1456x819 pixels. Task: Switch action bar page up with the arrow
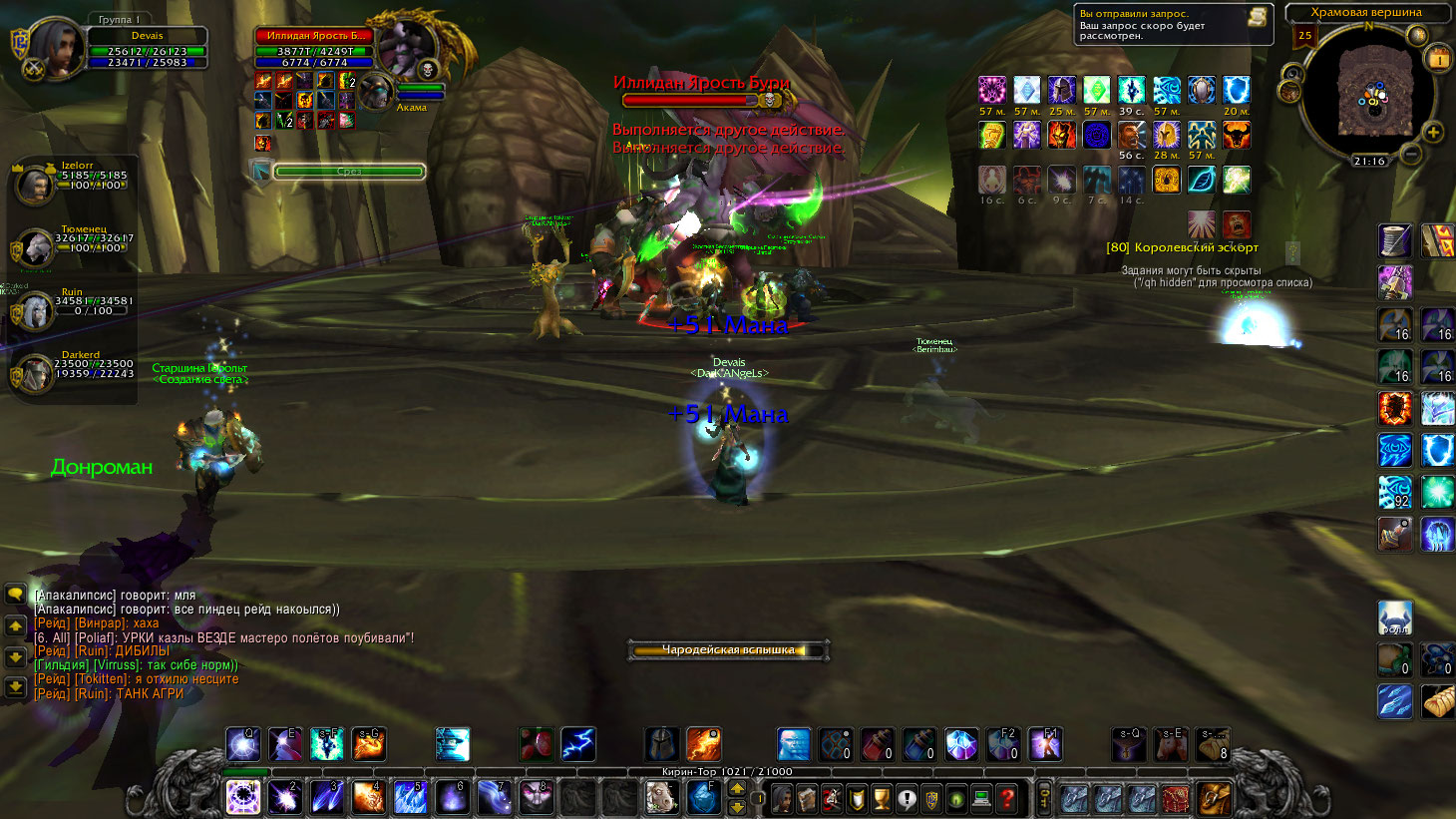click(x=737, y=789)
